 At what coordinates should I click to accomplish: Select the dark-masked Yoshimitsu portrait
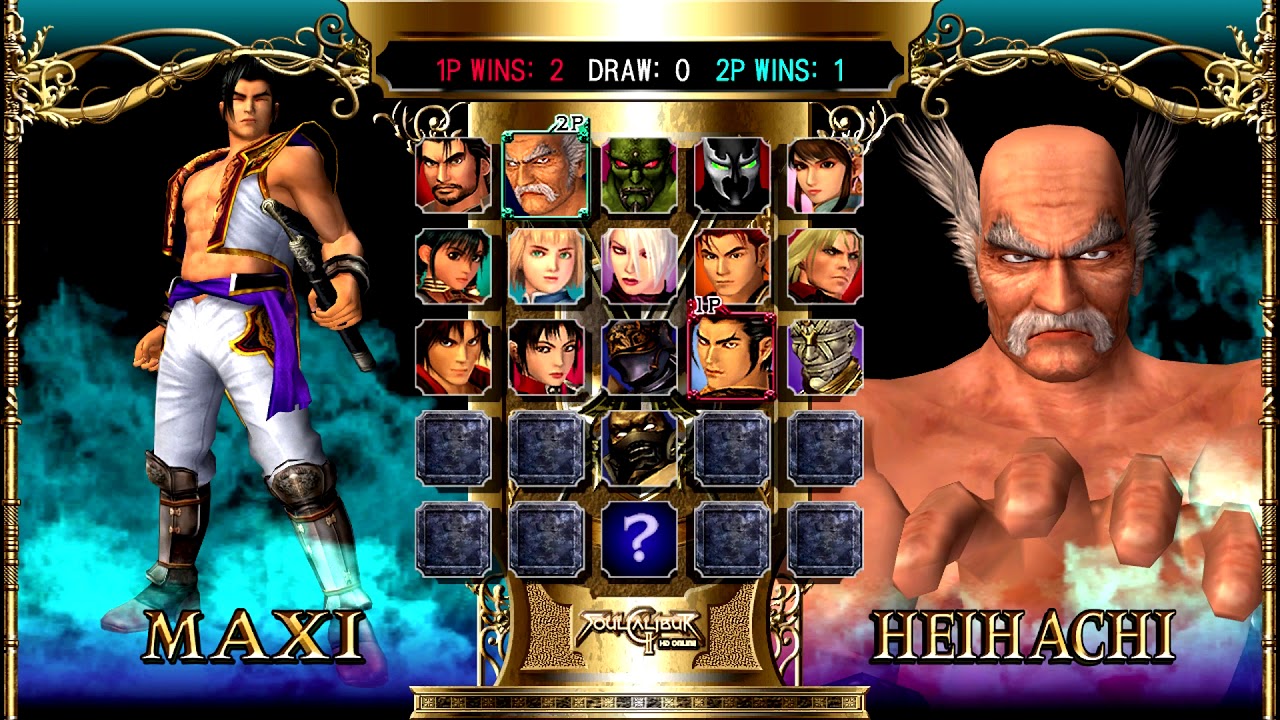click(x=640, y=448)
